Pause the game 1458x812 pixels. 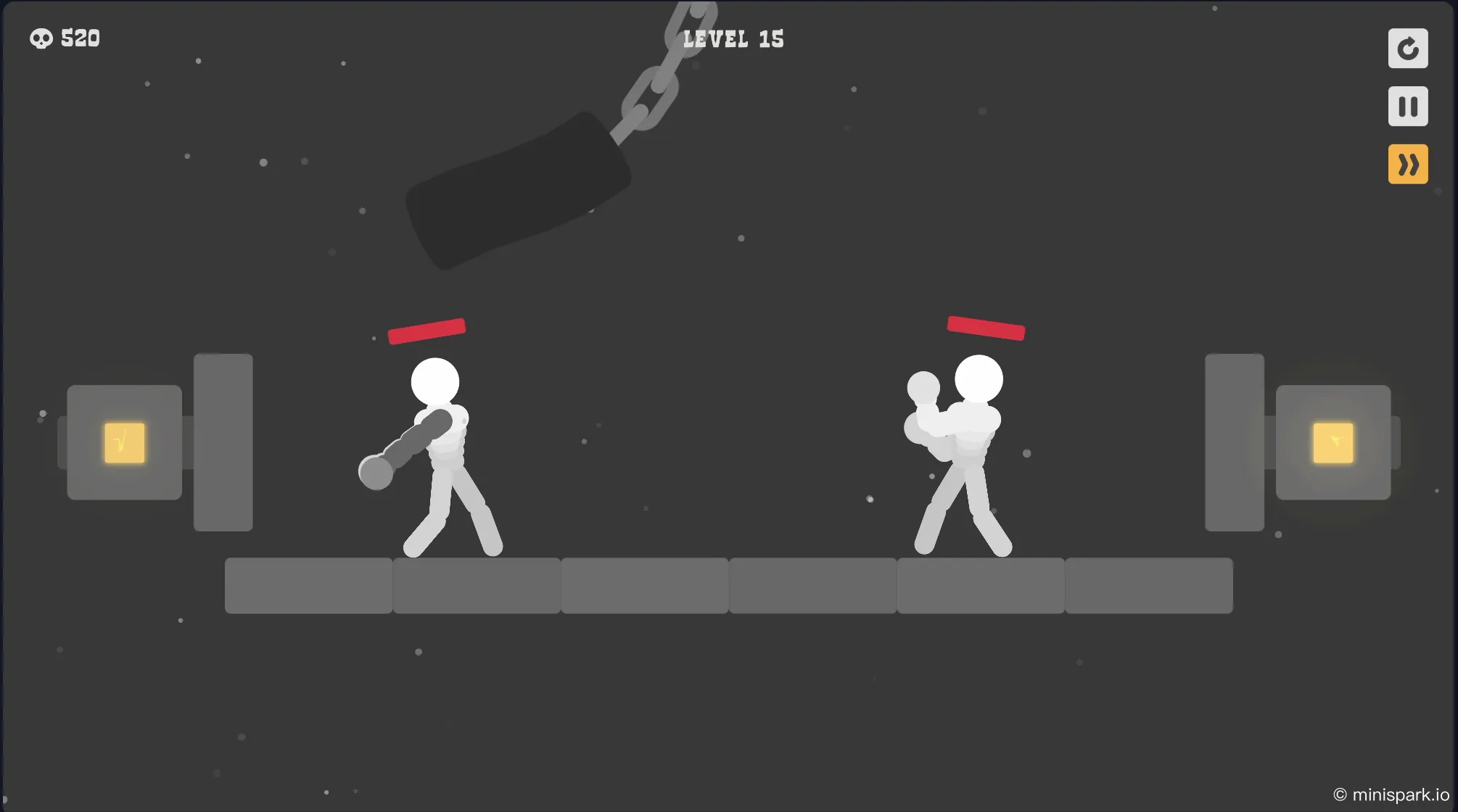(1408, 106)
